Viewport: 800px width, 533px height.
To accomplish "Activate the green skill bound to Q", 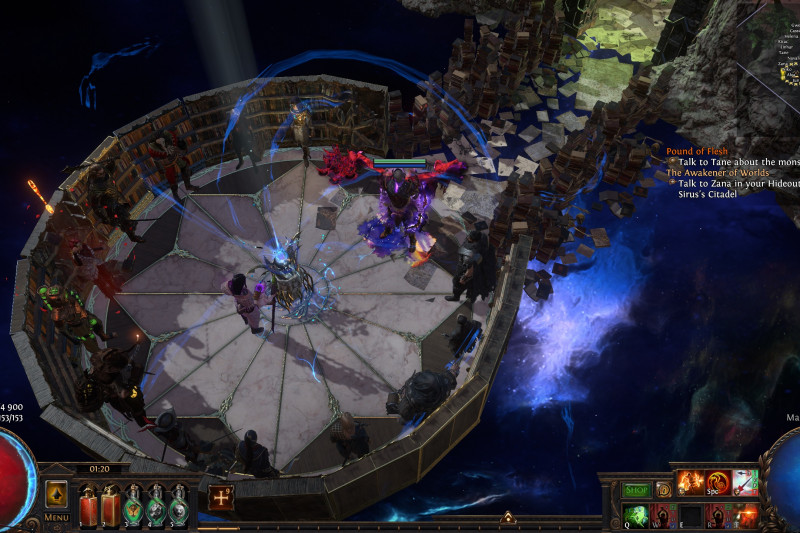I will click(635, 515).
